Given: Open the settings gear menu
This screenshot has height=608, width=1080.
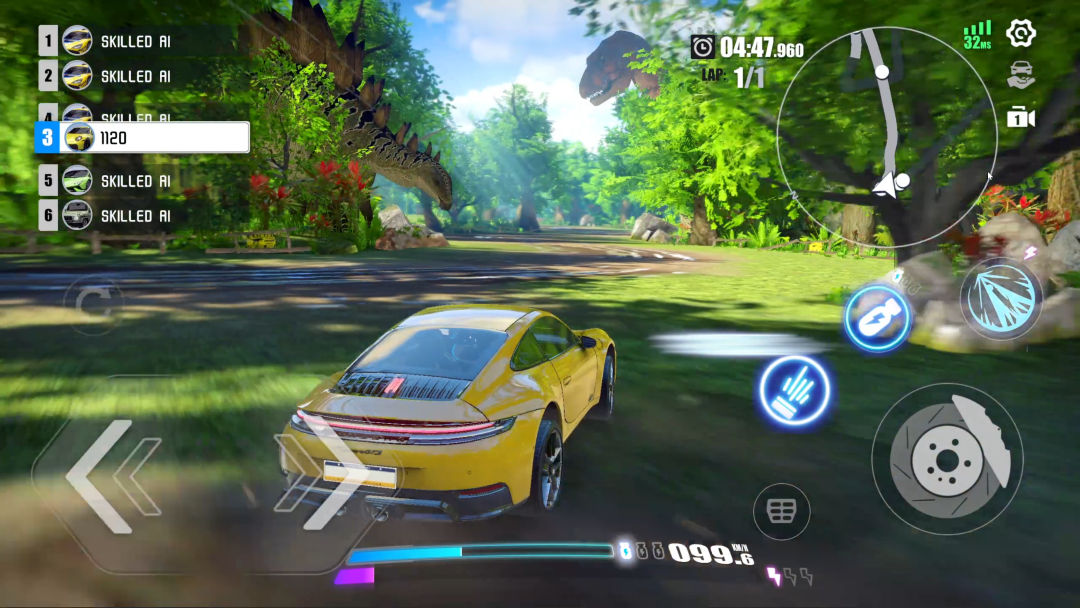Looking at the screenshot, I should click(1020, 33).
